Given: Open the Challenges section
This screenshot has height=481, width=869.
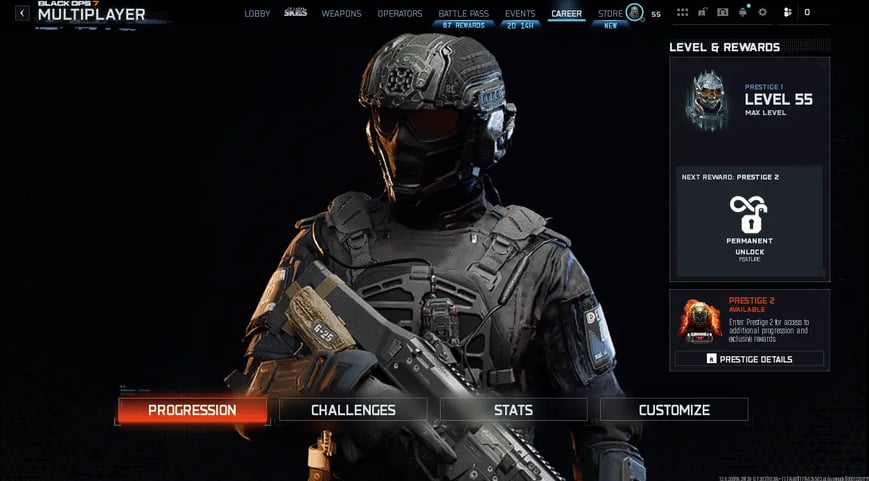Looking at the screenshot, I should (x=353, y=410).
